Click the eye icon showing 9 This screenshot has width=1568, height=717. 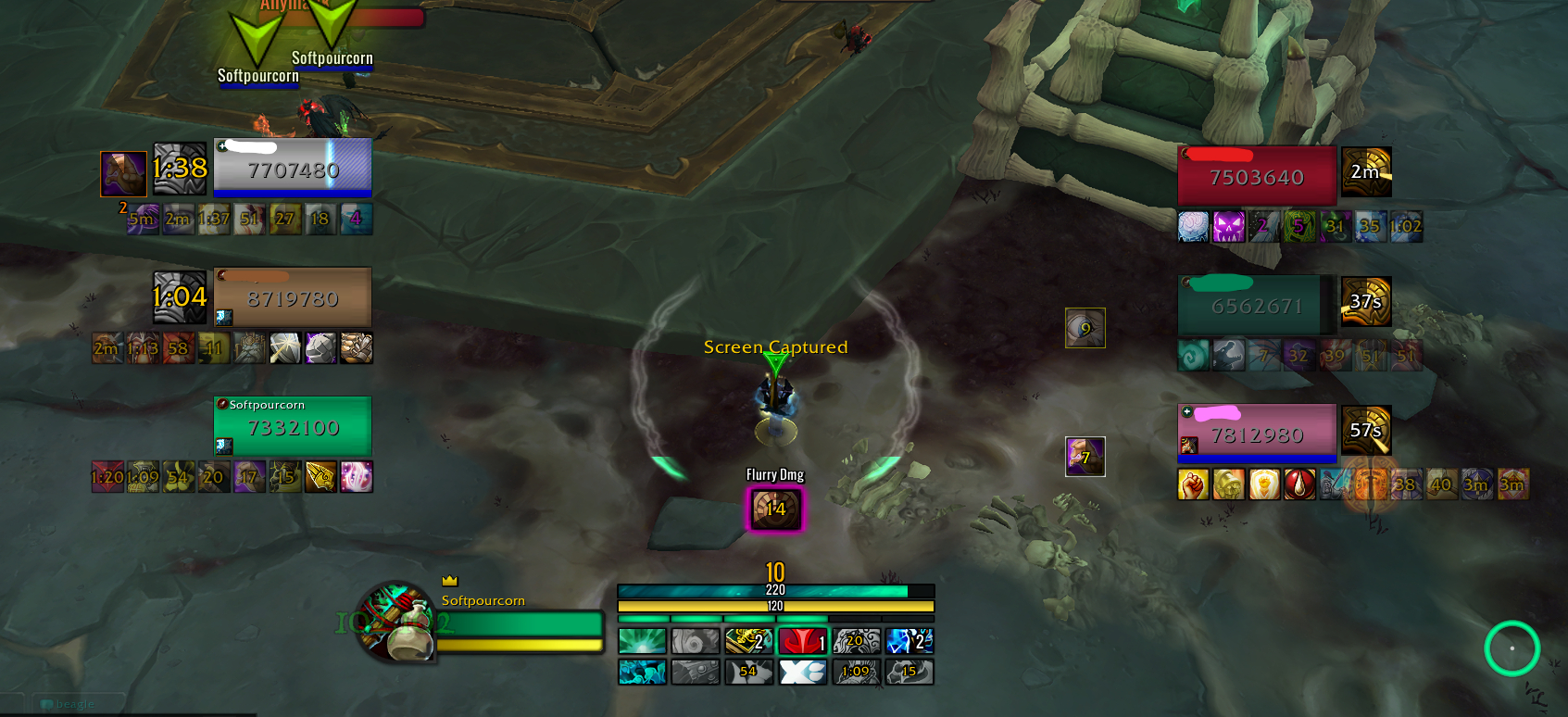(1085, 328)
